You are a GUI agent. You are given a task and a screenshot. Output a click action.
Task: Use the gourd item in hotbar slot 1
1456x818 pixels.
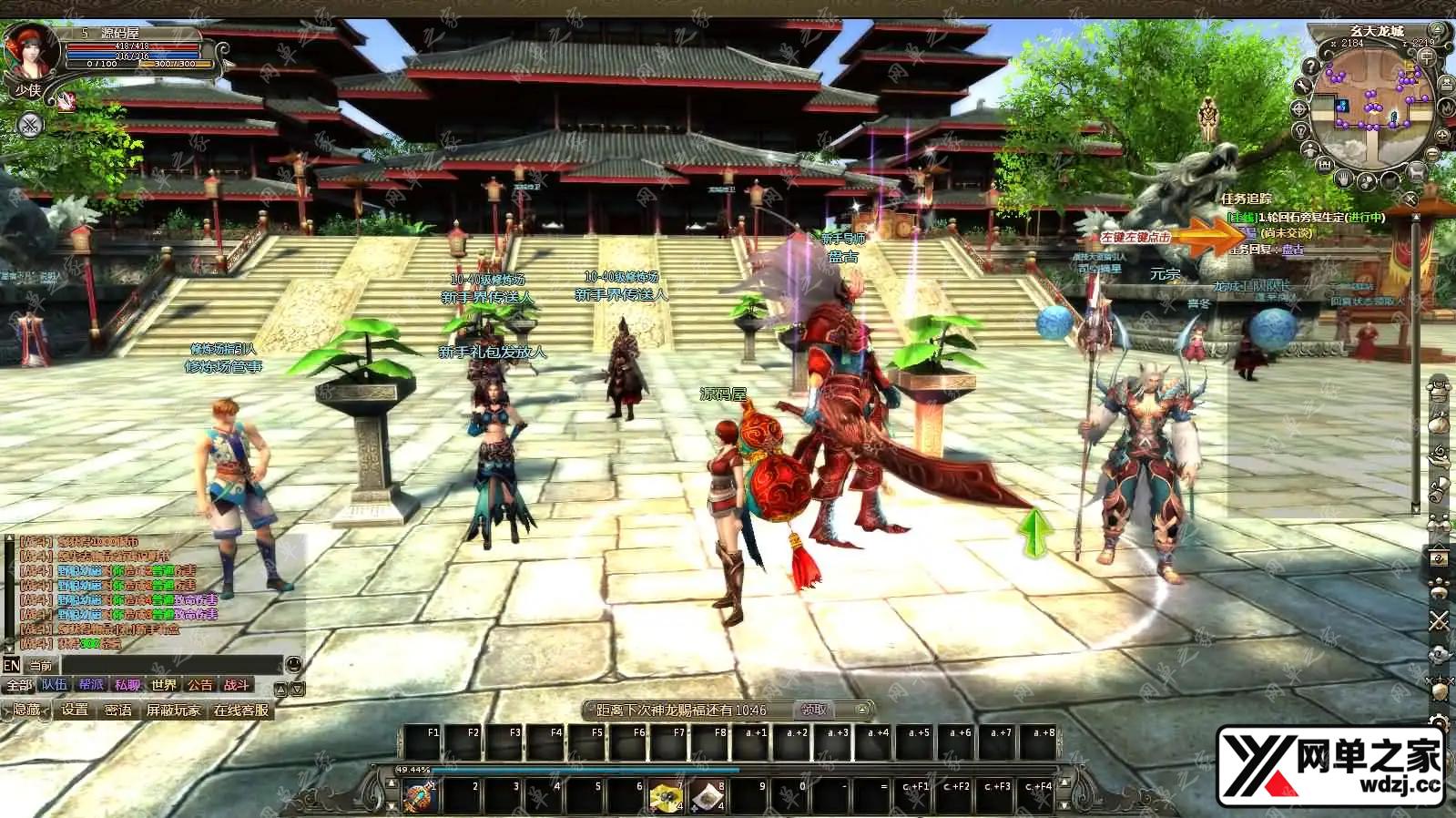pyautogui.click(x=422, y=797)
